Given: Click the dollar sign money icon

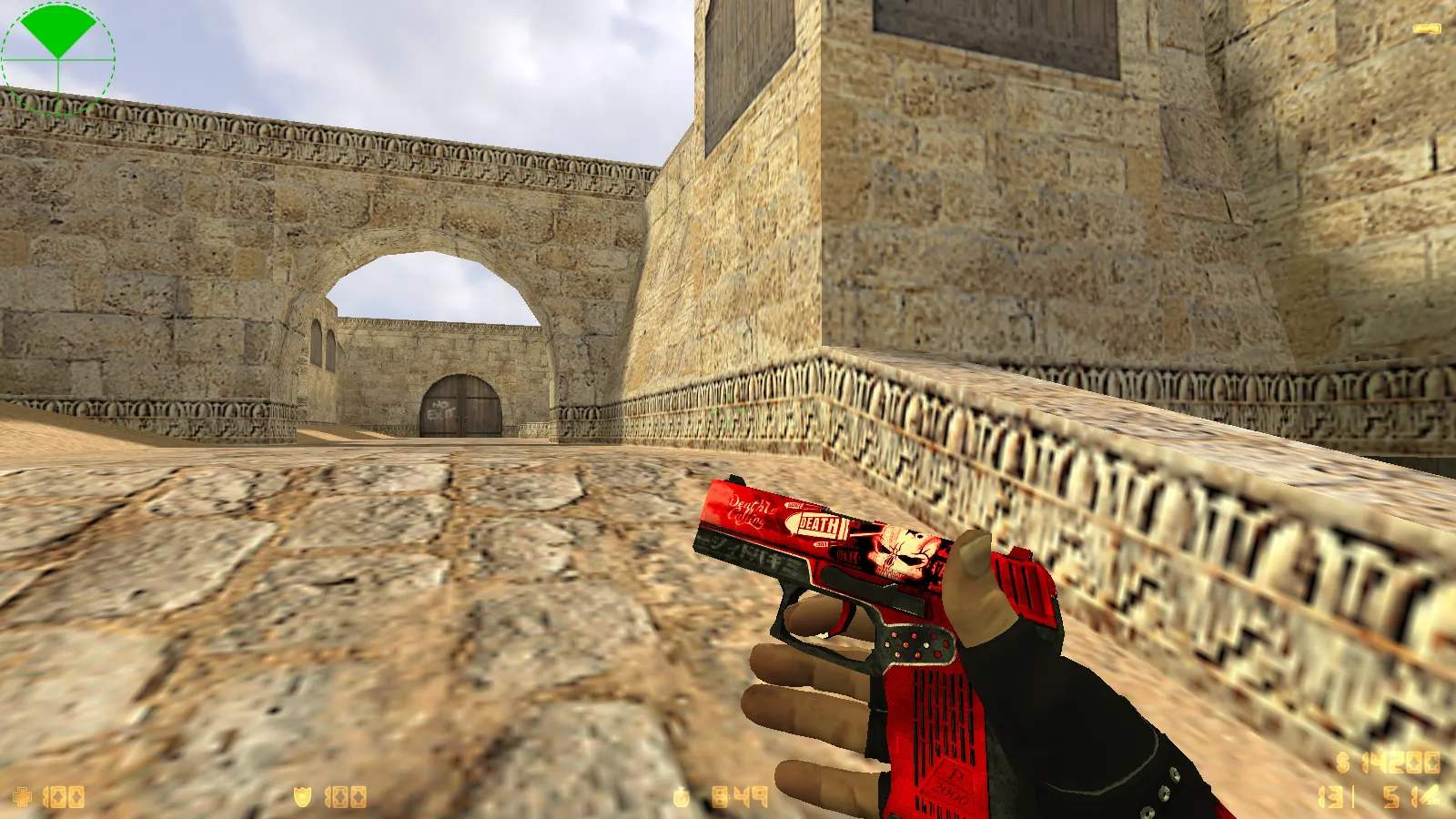Looking at the screenshot, I should tap(1343, 761).
